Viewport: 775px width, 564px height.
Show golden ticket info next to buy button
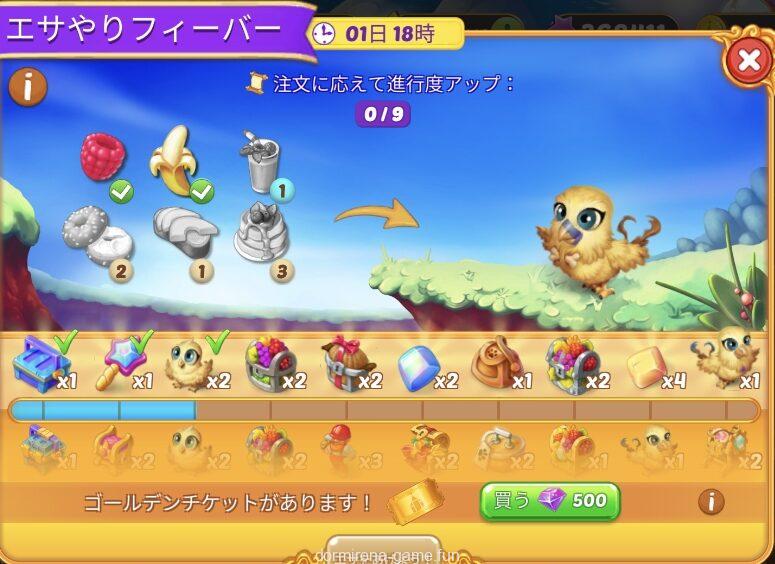(x=711, y=500)
